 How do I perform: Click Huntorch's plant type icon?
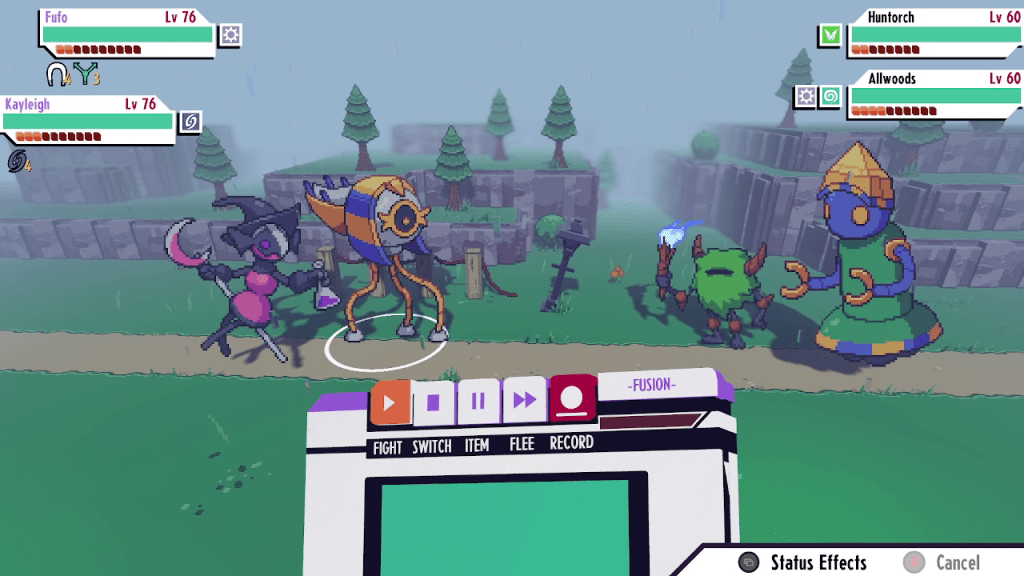point(830,35)
